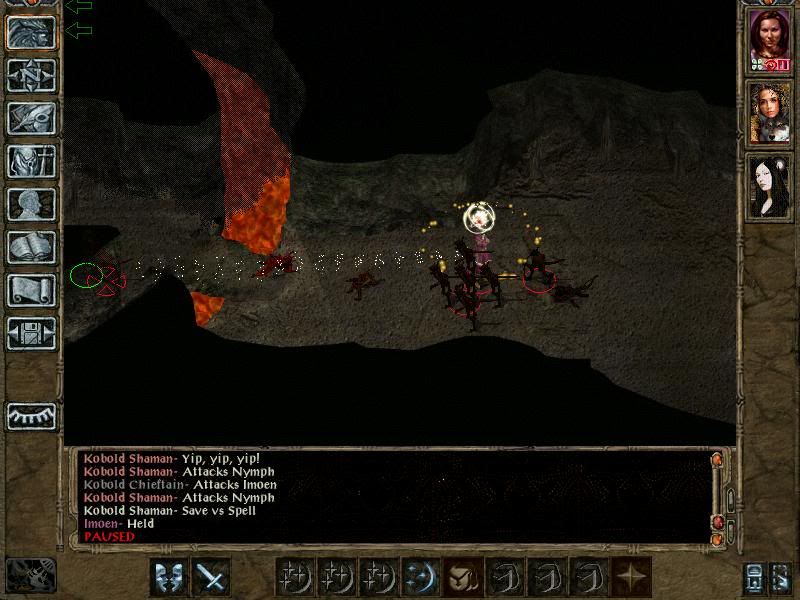
Task: Activate the special abilities star button
Action: point(631,577)
